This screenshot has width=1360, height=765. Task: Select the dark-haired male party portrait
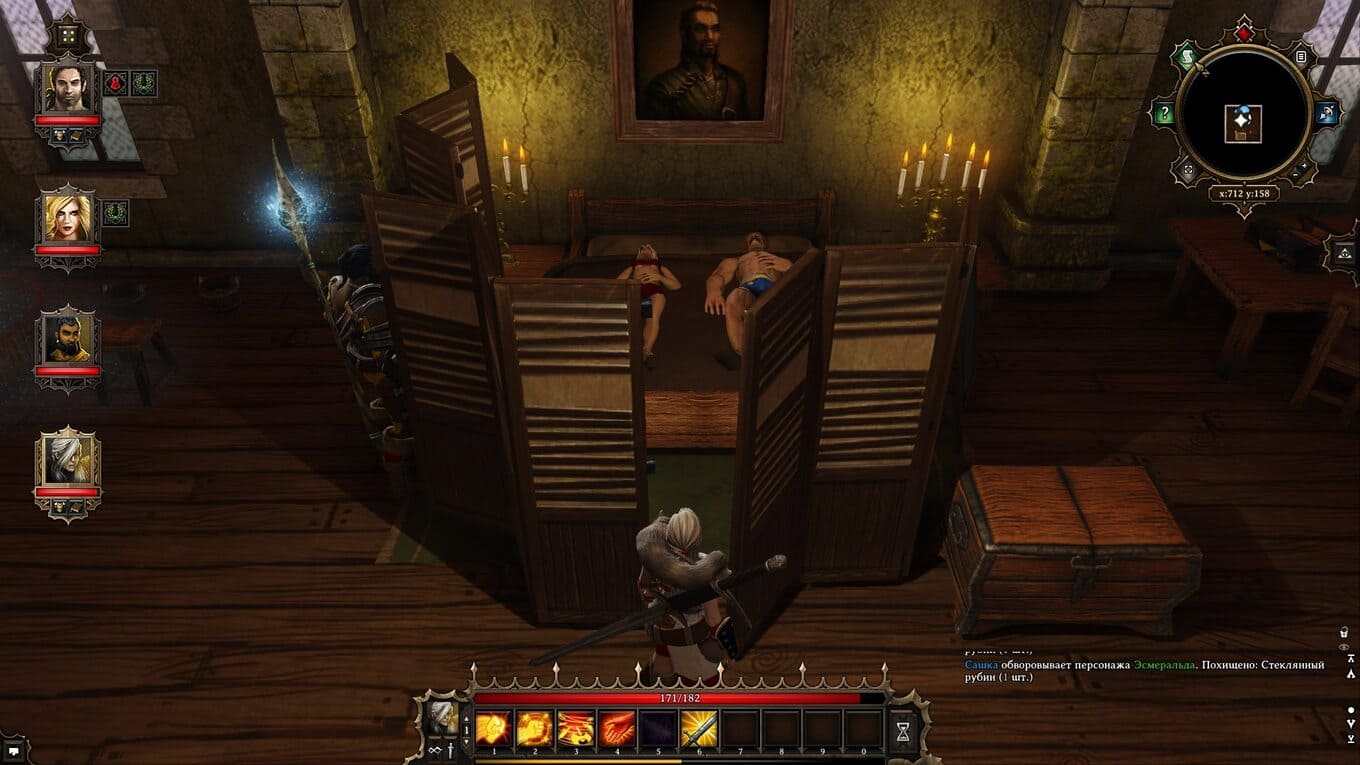point(68,89)
